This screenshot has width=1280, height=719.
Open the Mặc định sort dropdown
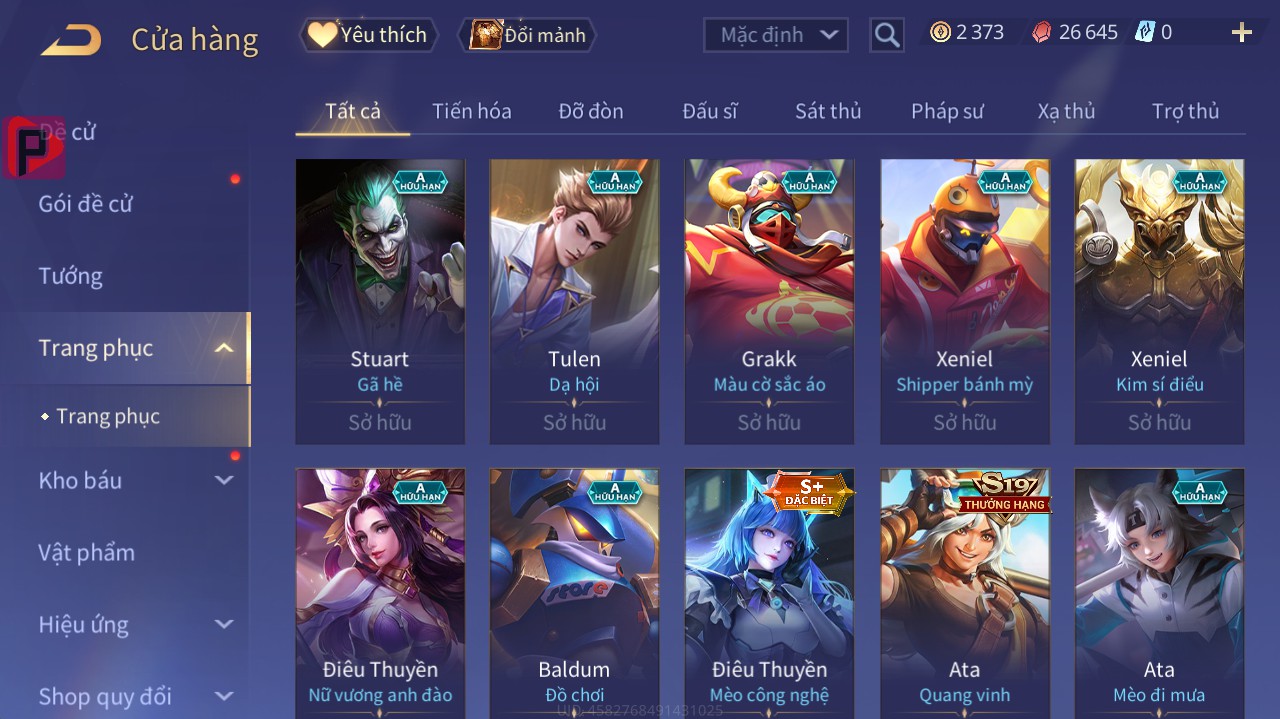click(776, 35)
